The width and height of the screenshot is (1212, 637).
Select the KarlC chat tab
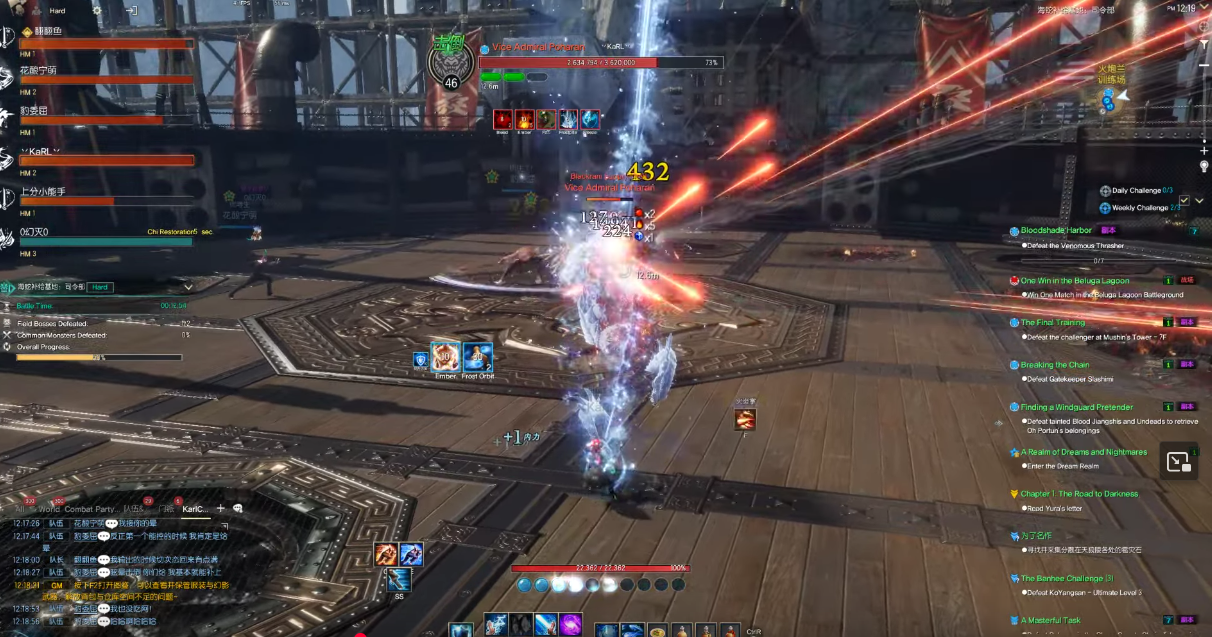[194, 509]
